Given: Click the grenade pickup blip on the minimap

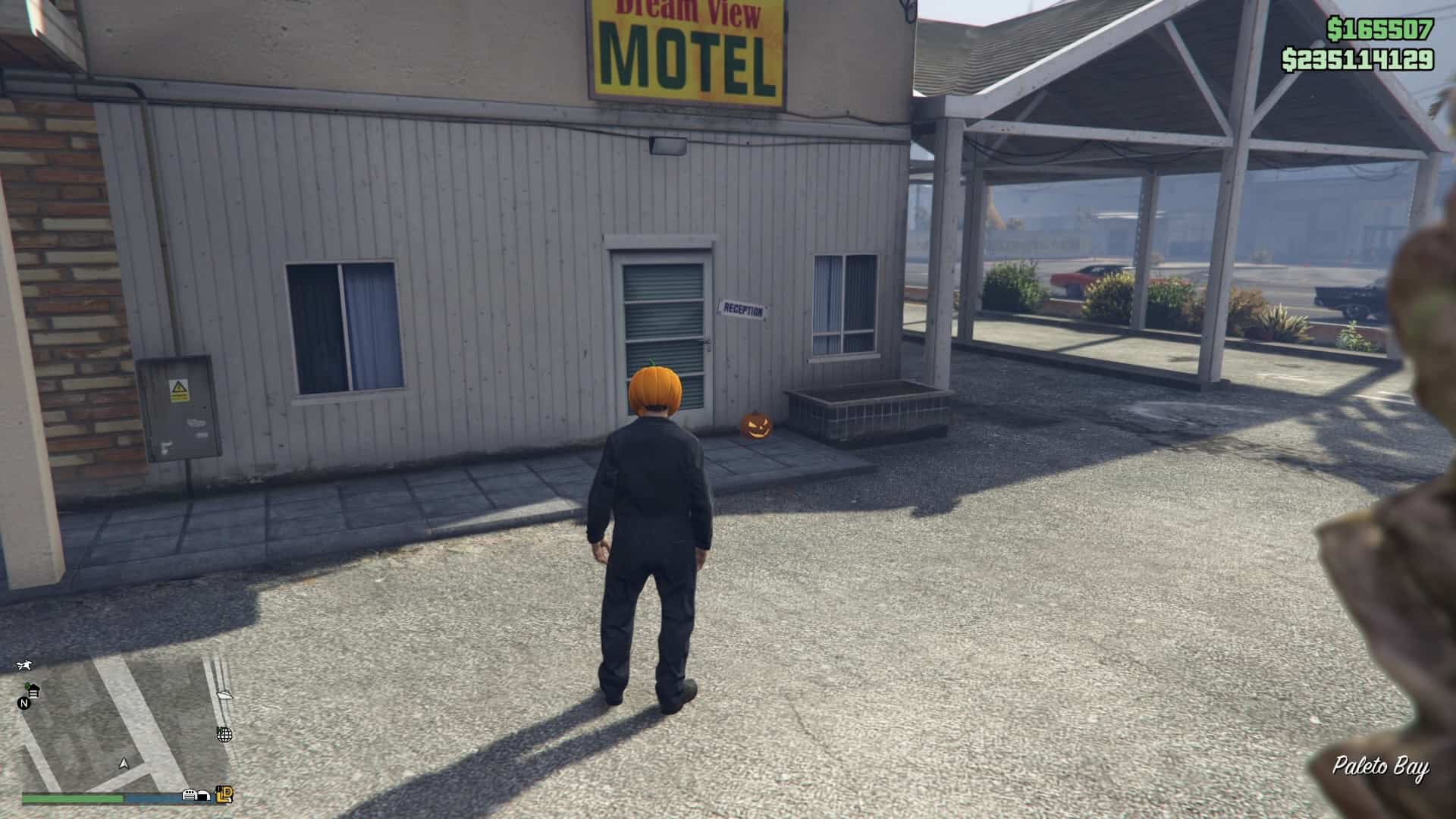Looking at the screenshot, I should click(224, 735).
